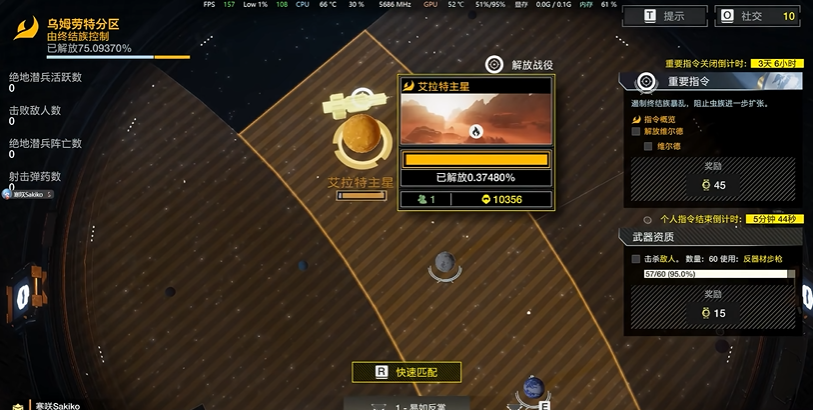813x410 pixels.
Task: Click the 艾拉特主星 planet preview image
Action: pyautogui.click(x=475, y=119)
